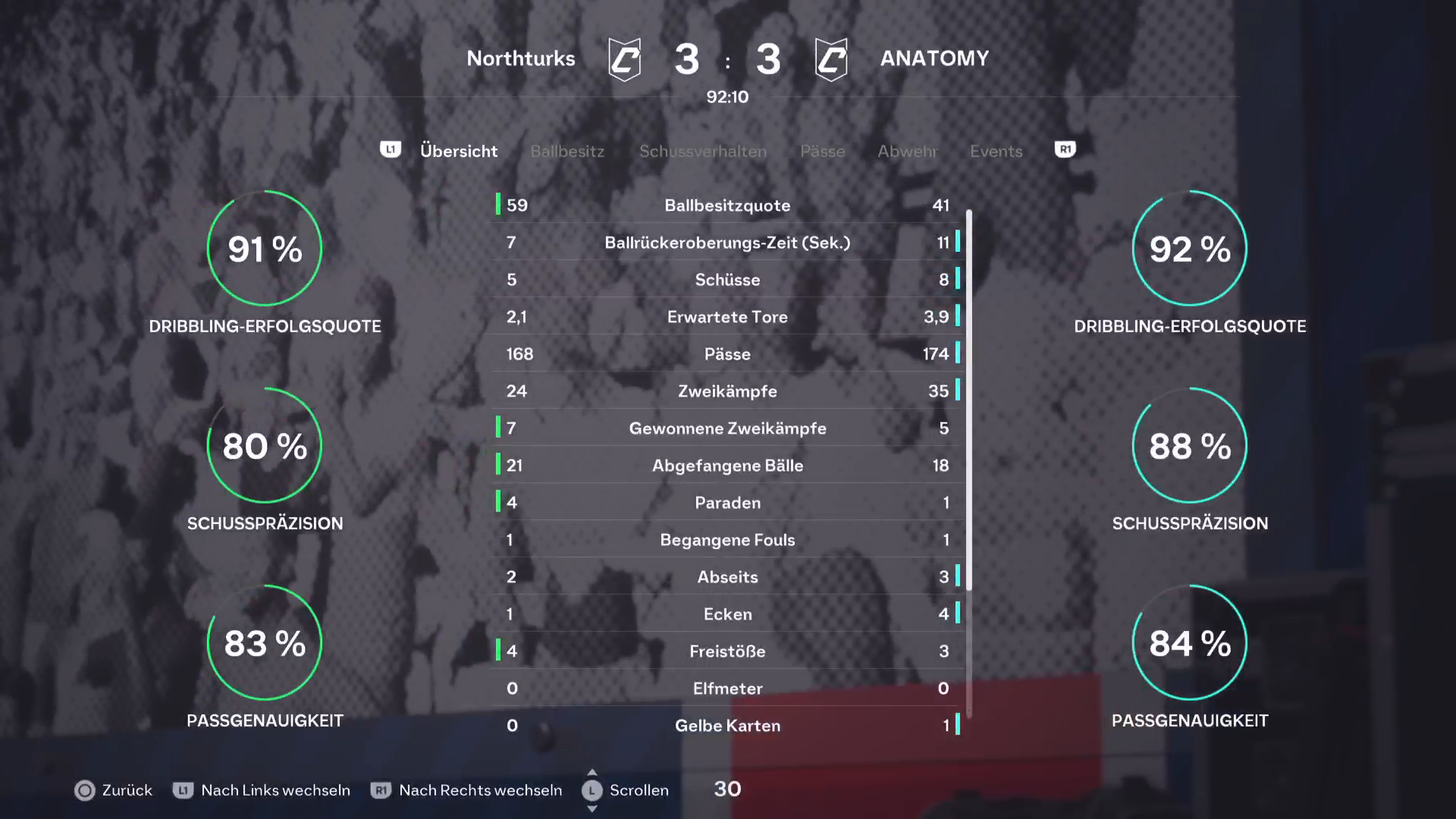The image size is (1456, 819).
Task: Select the Gelbe Karten row
Action: 727,726
